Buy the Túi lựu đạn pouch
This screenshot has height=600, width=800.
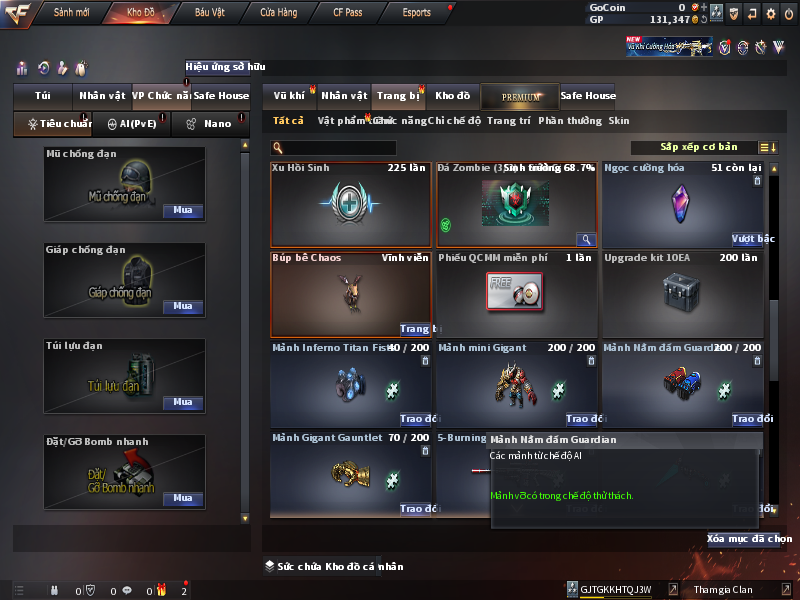182,402
